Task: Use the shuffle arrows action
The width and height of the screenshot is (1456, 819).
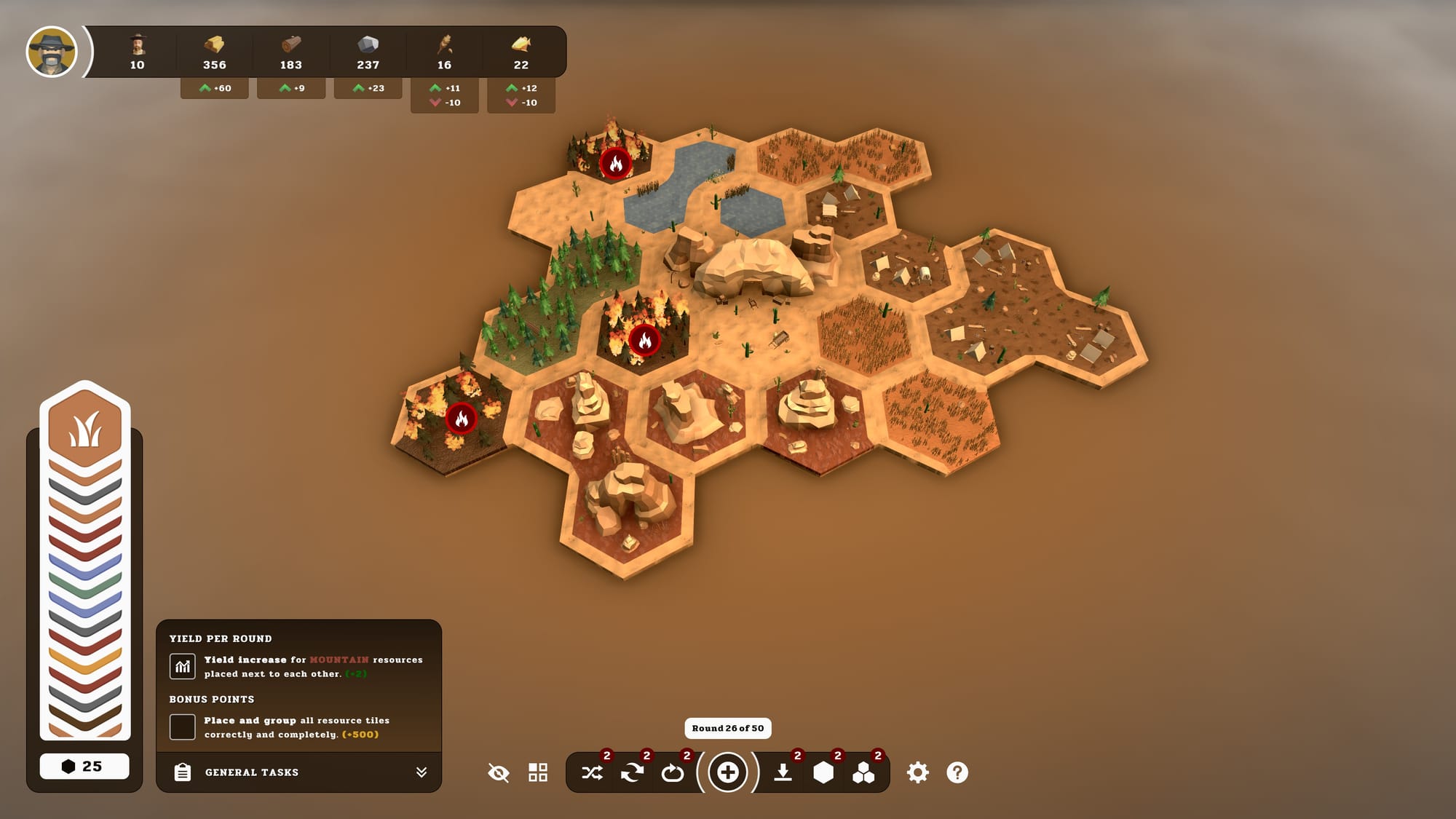Action: [592, 772]
